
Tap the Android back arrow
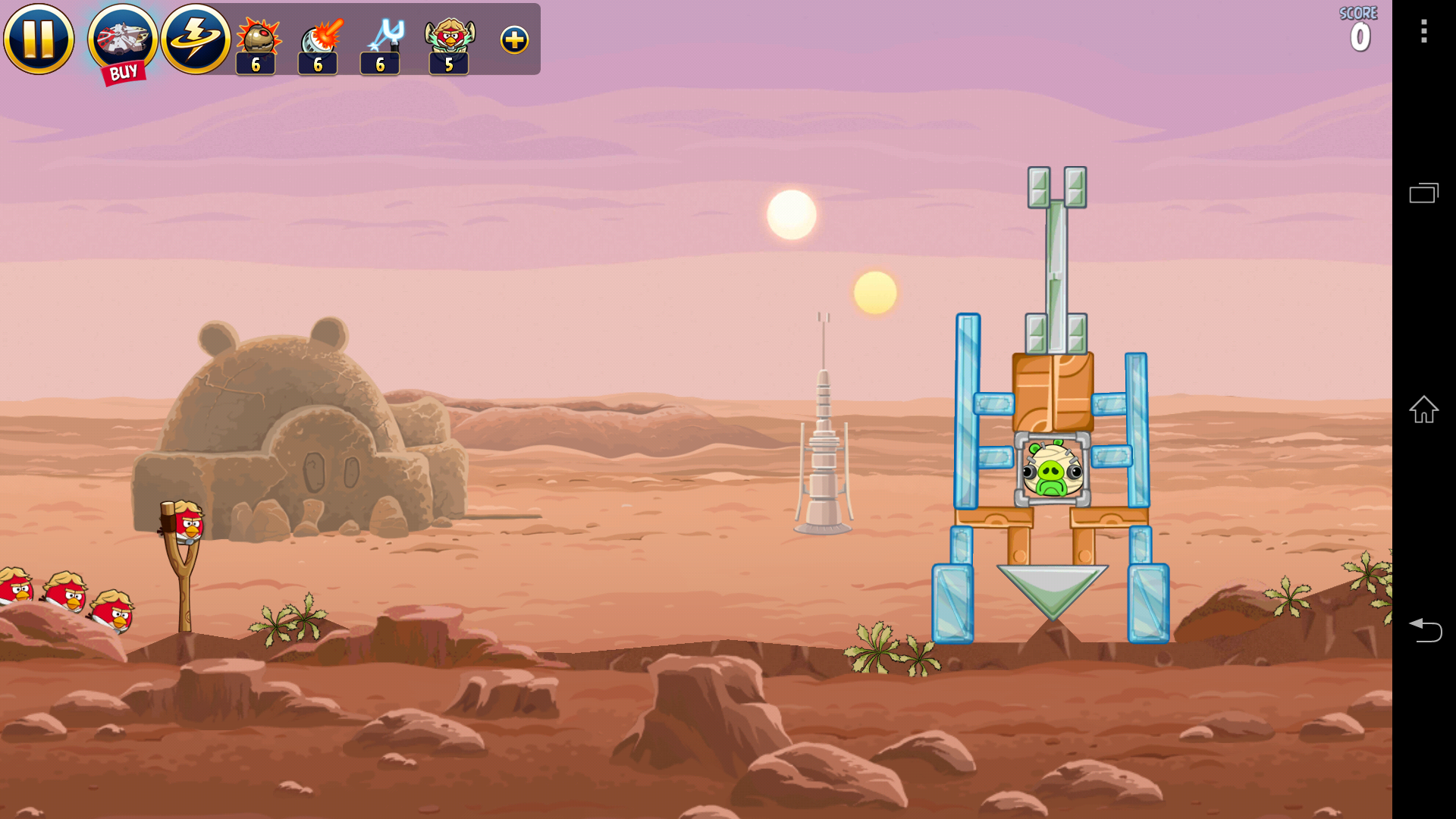click(x=1423, y=630)
